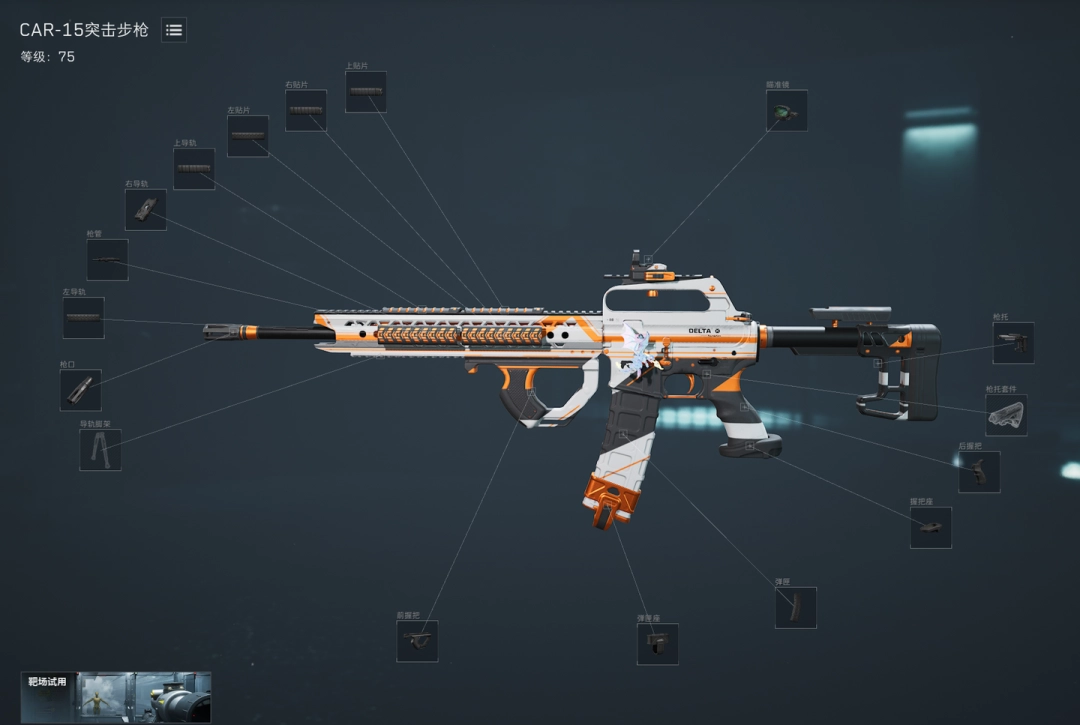This screenshot has width=1080, height=725.
Task: Choose the 右贴片 right patch slot
Action: pyautogui.click(x=306, y=111)
